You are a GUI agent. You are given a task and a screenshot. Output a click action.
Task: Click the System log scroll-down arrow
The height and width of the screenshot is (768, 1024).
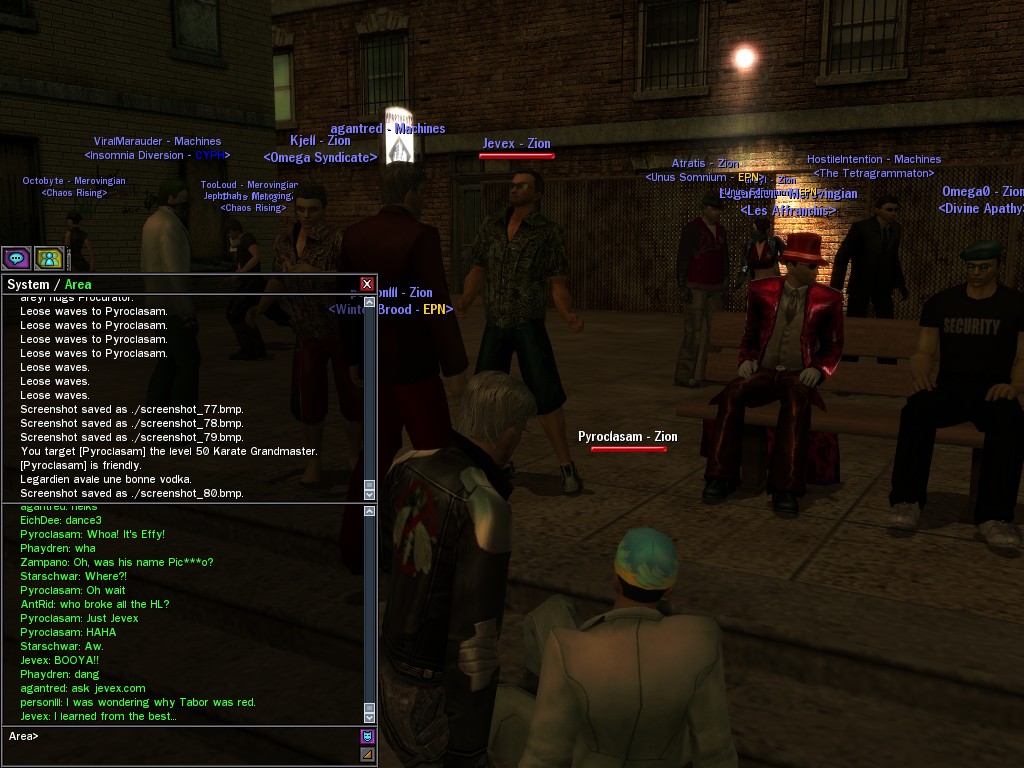coord(369,494)
